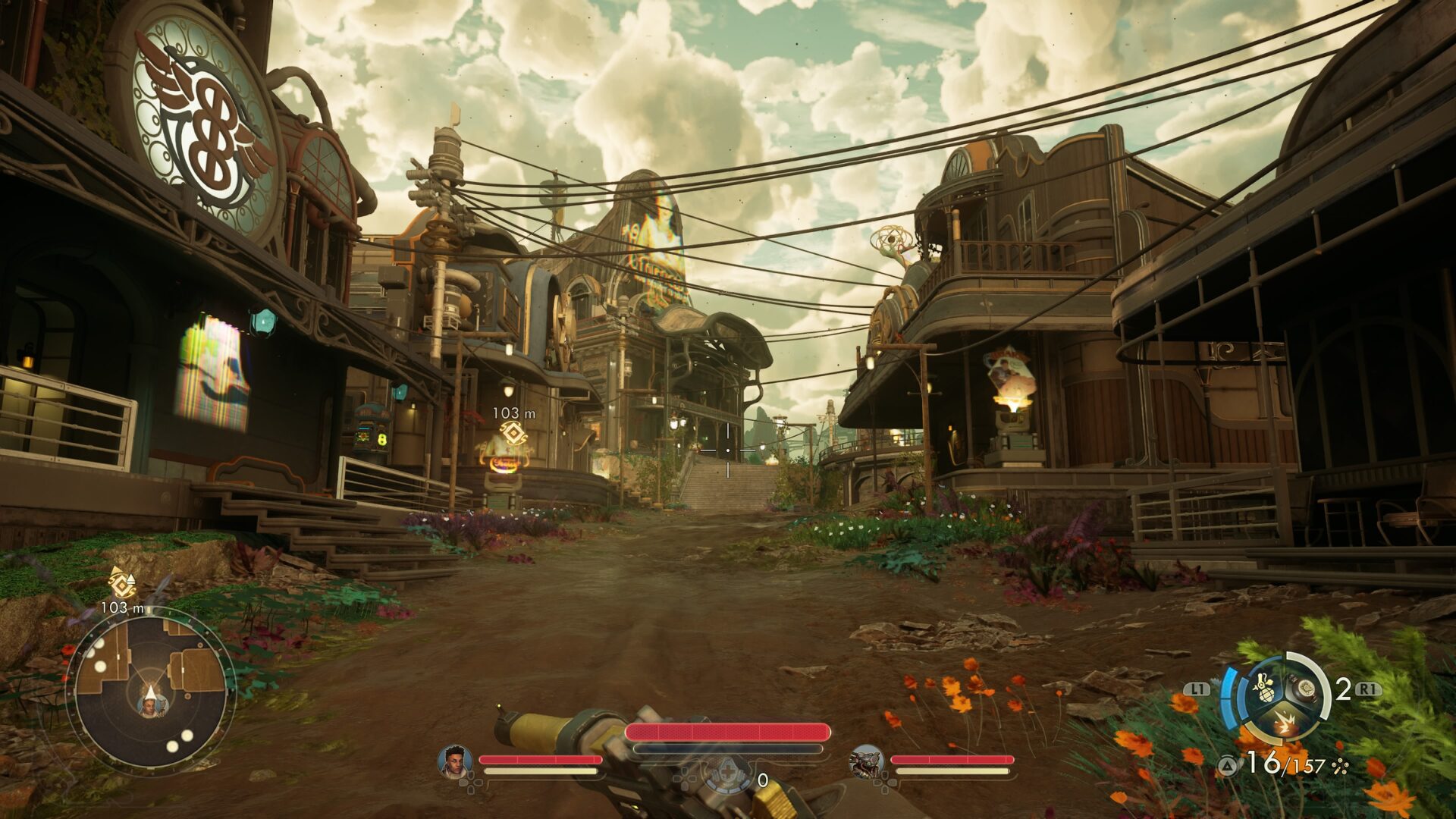Select the glowing quest waypoint marker
Viewport: 1456px width, 819px height.
click(514, 437)
